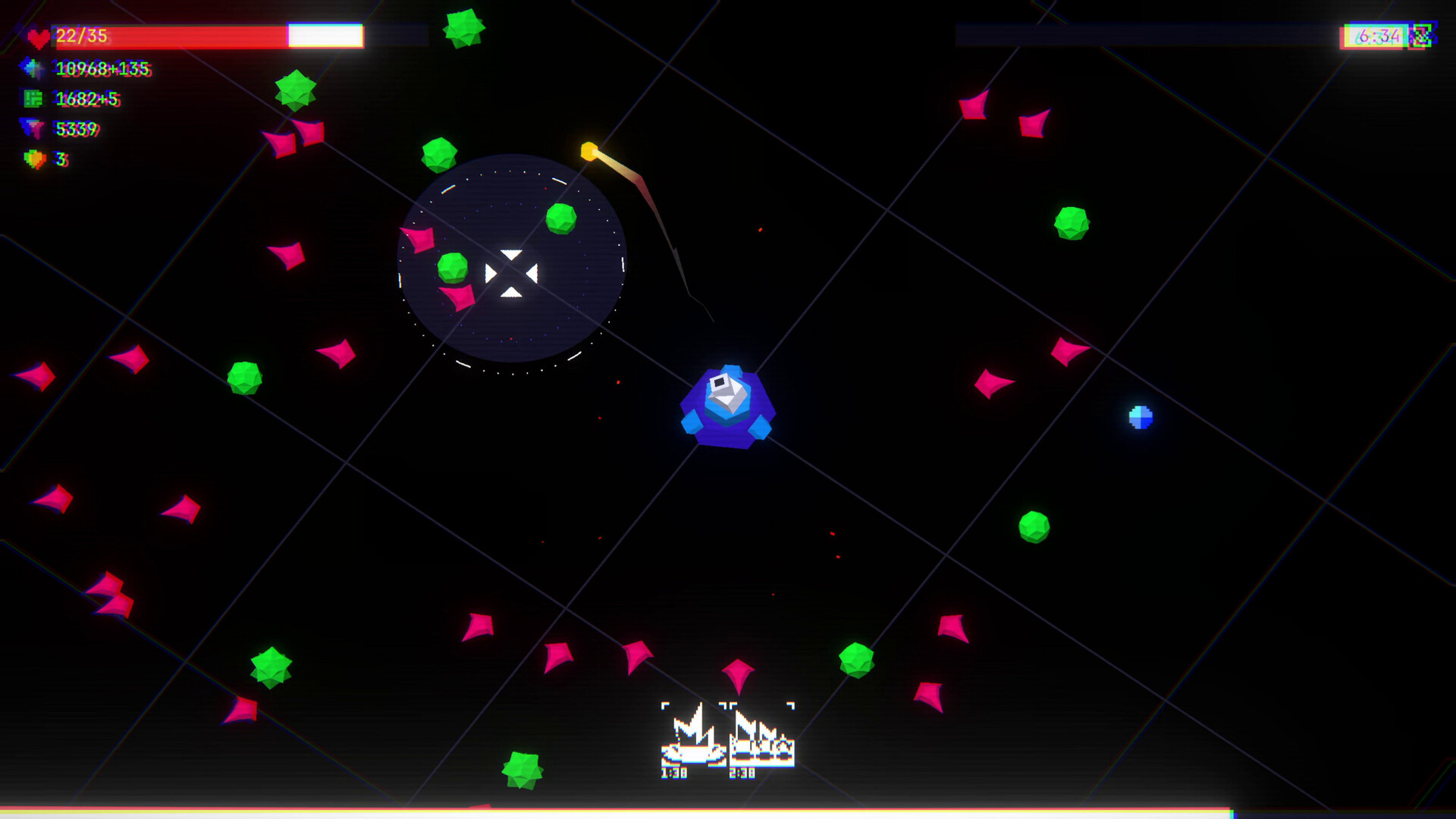Click the blue orb pickup on the right
The width and height of the screenshot is (1456, 819).
click(1140, 418)
